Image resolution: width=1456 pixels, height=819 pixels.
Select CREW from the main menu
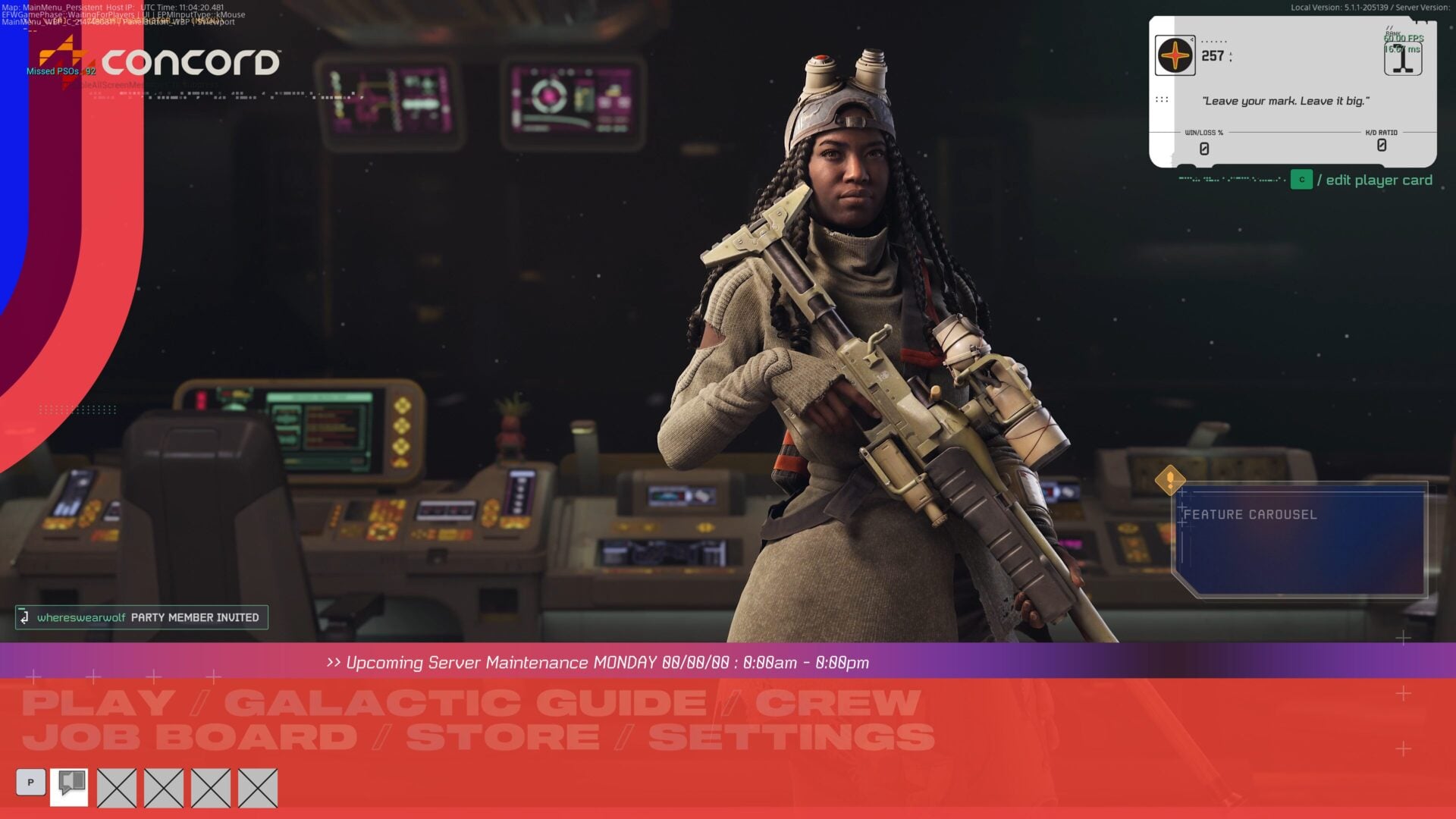pos(837,703)
